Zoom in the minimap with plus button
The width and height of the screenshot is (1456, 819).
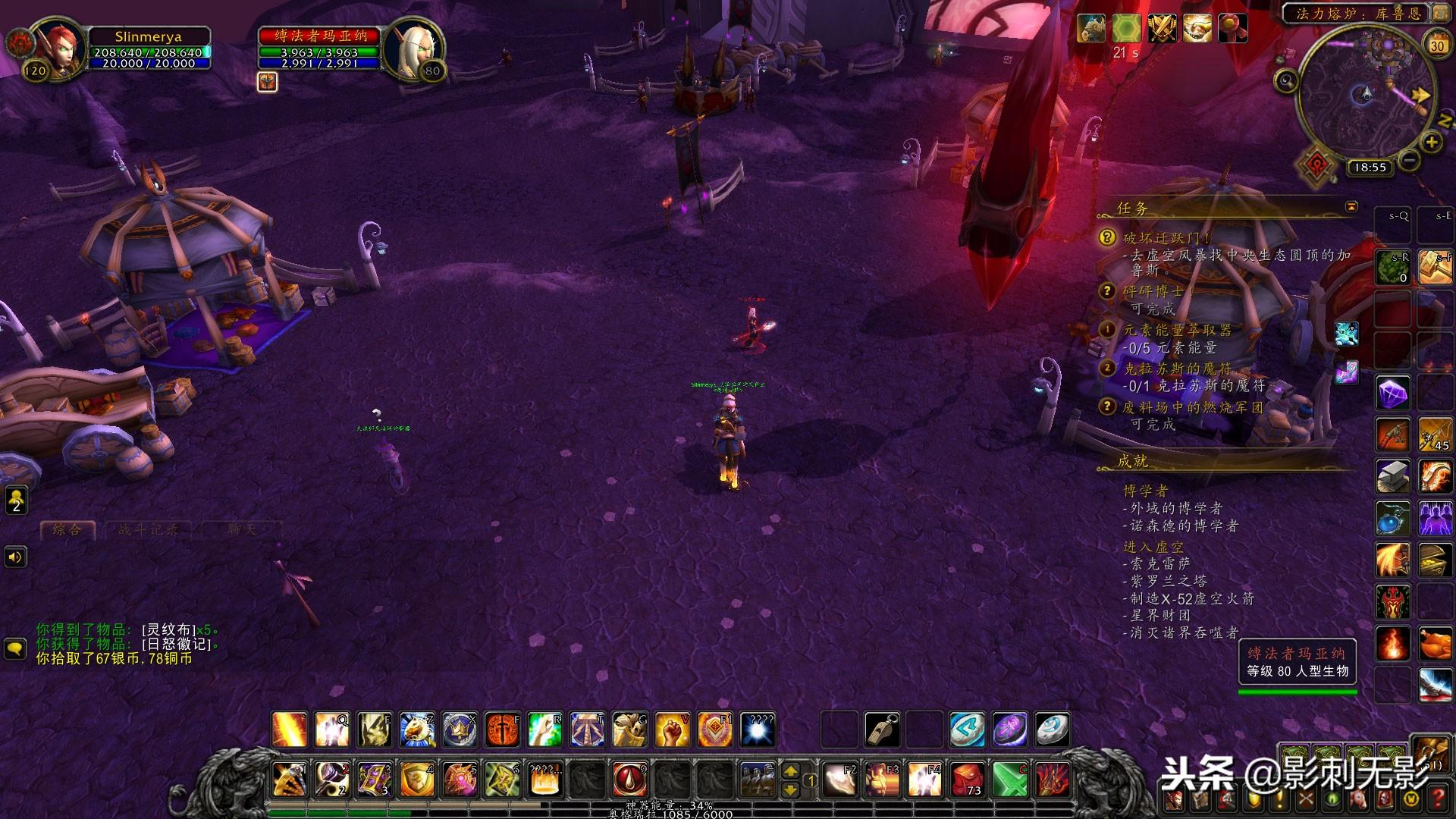click(x=1431, y=142)
